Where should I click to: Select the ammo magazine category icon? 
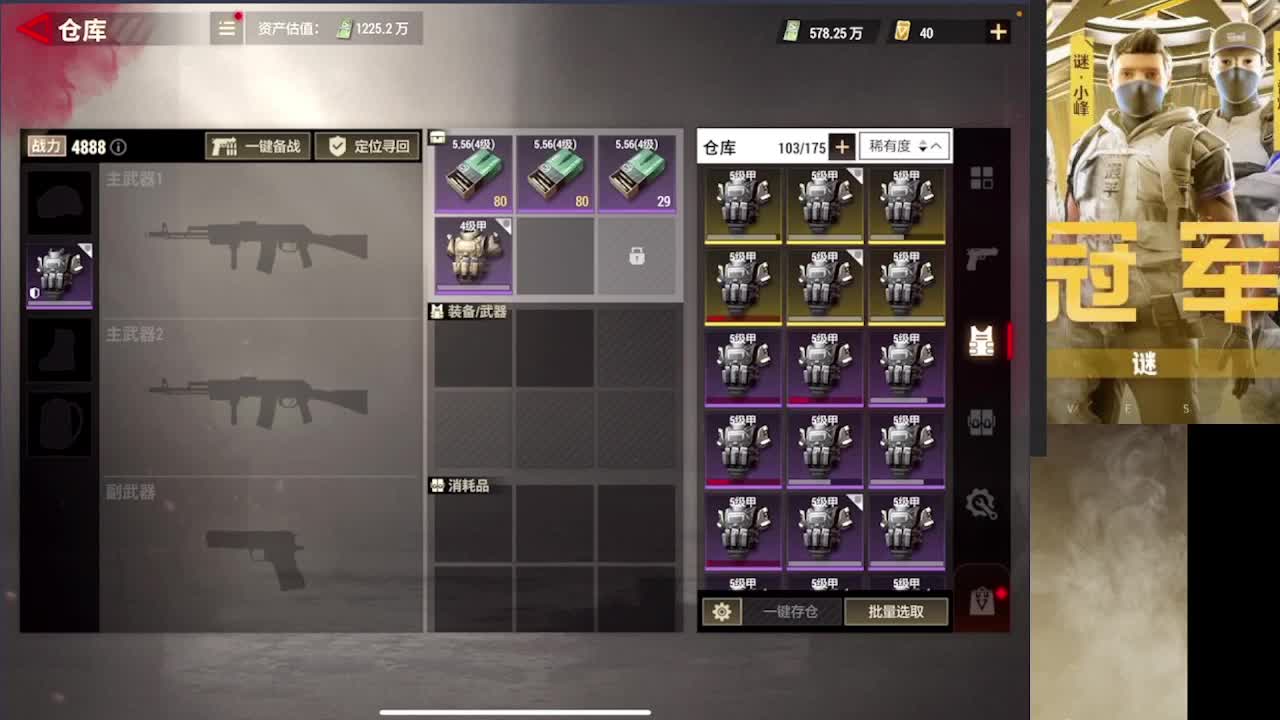[x=982, y=421]
